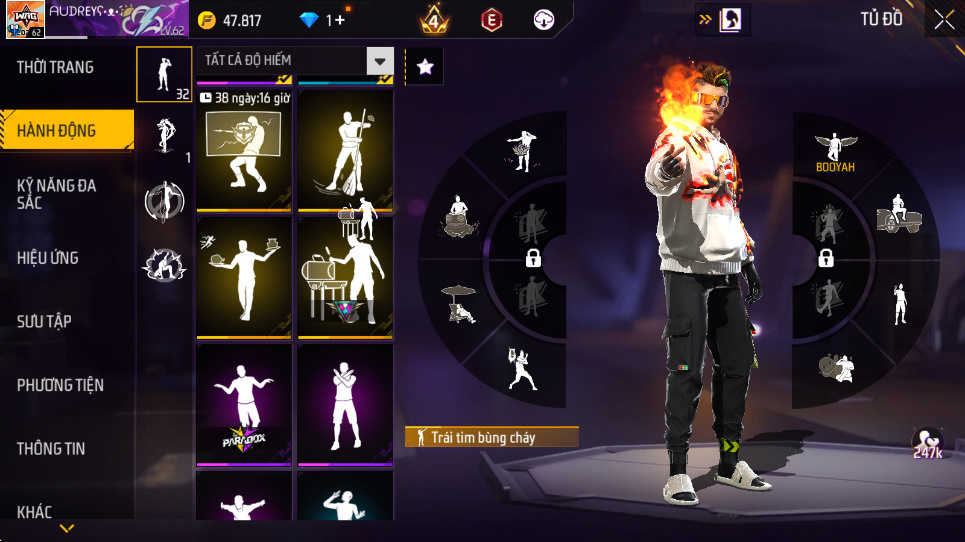
Task: Select the Booyah emote wheel slot
Action: coord(835,152)
